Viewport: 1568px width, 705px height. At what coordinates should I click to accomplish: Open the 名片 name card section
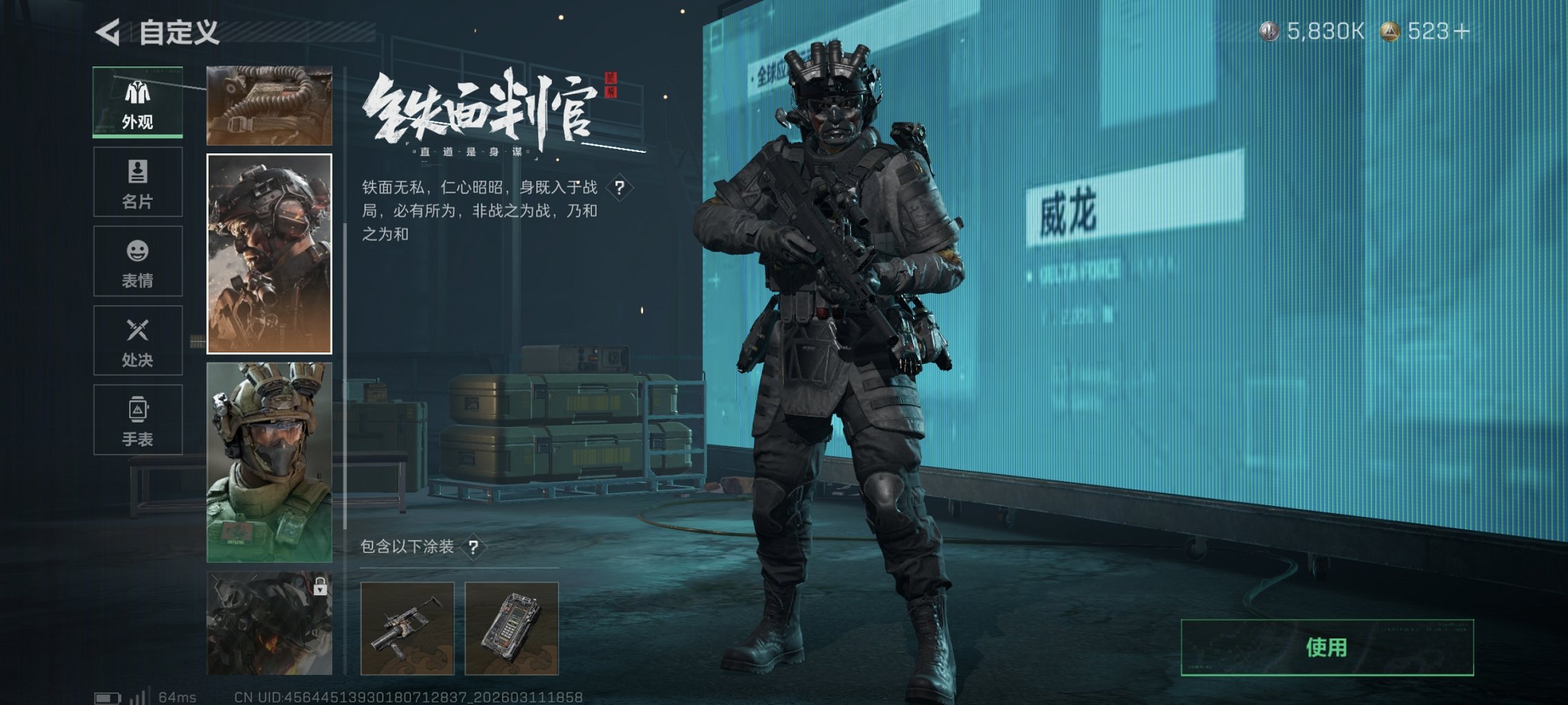(137, 182)
